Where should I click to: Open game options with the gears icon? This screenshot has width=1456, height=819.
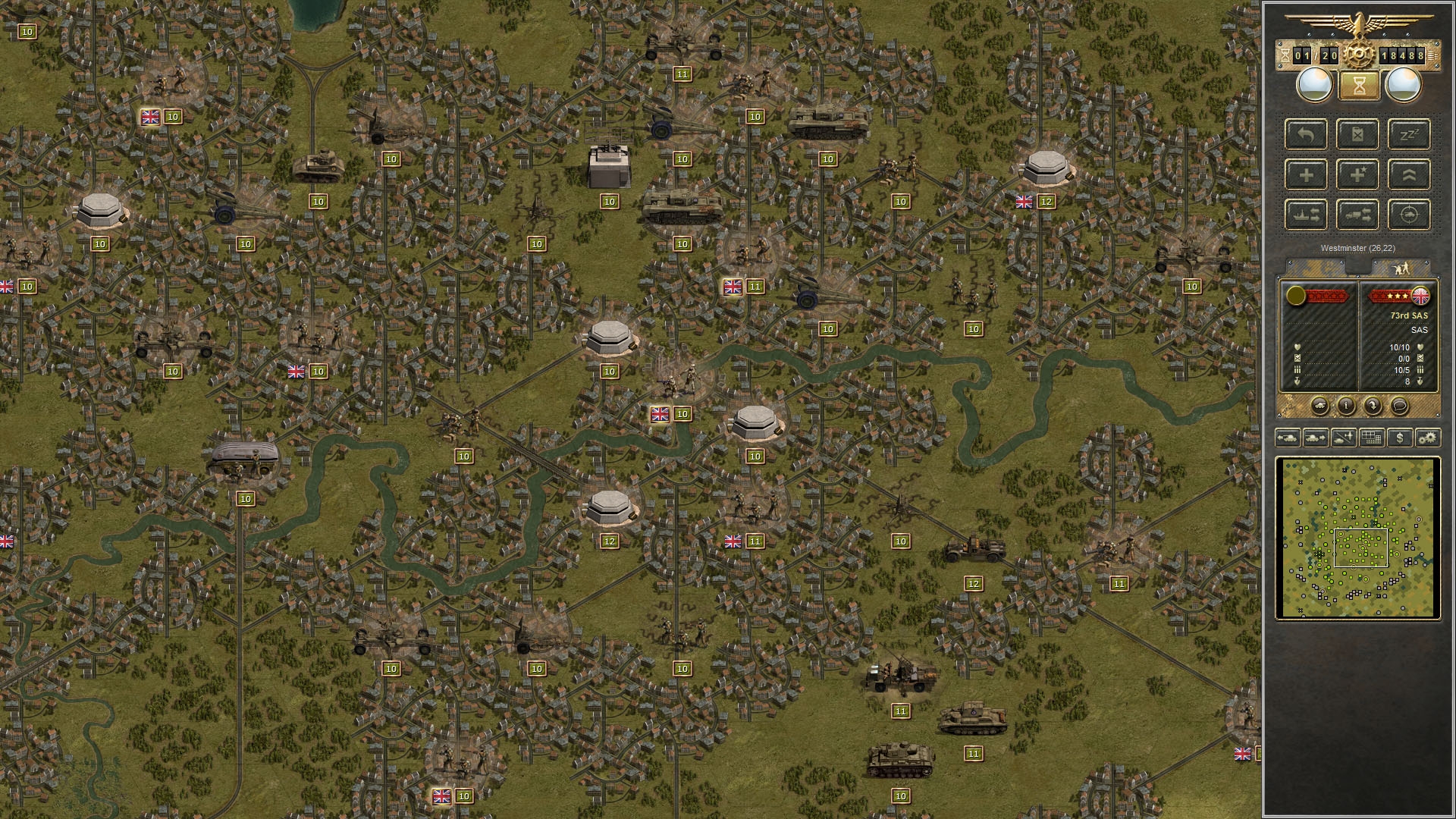tap(1427, 438)
